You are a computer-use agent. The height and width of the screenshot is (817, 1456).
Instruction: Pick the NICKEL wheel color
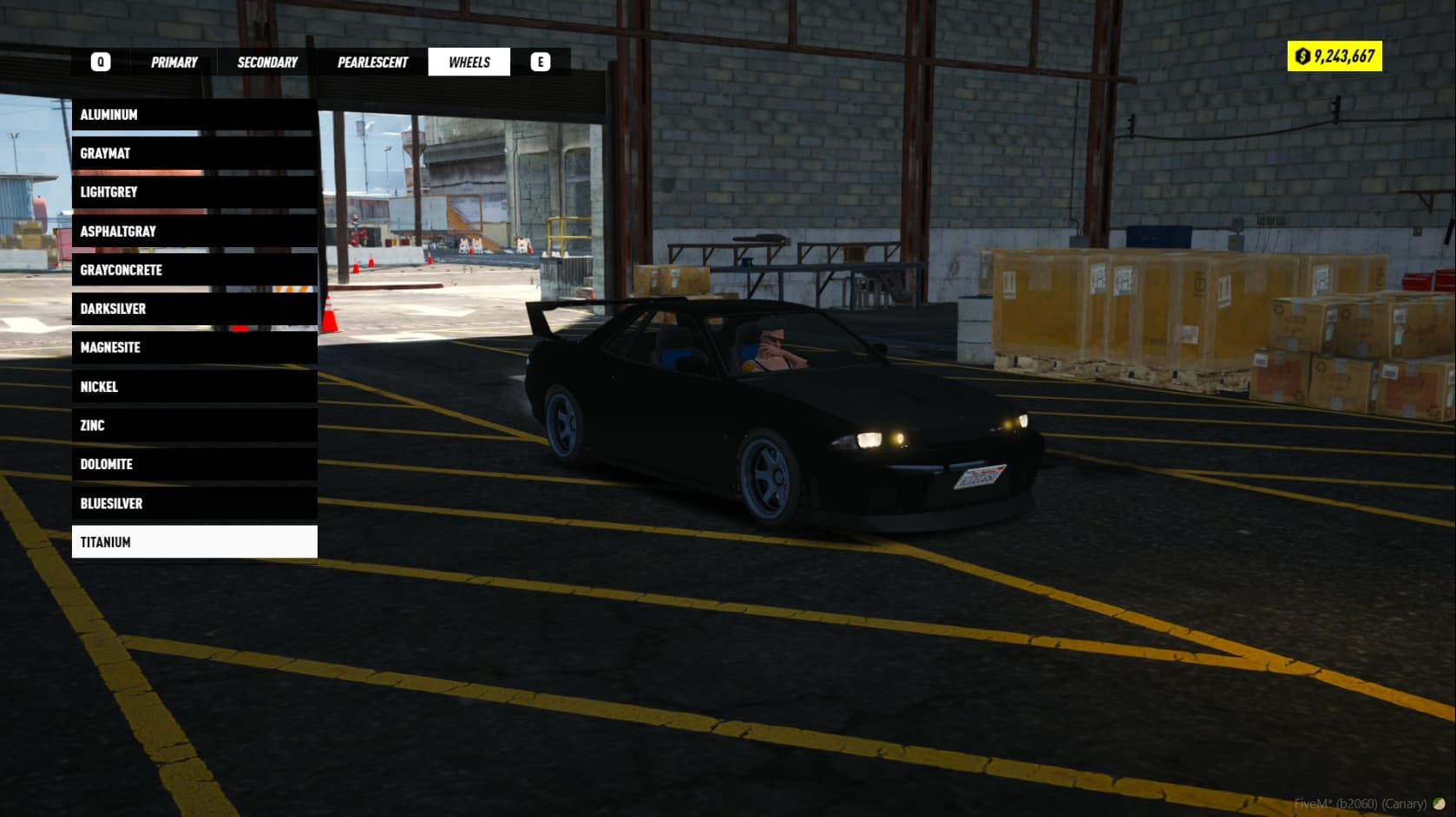click(x=194, y=386)
